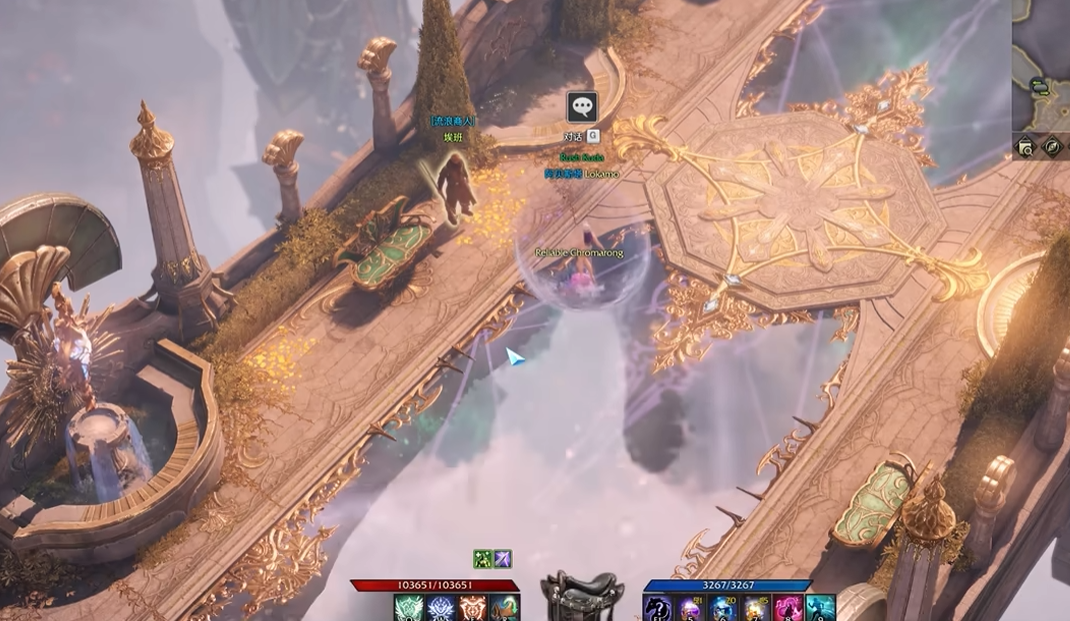
Task: Click the green sparkle buff icon
Action: [483, 559]
